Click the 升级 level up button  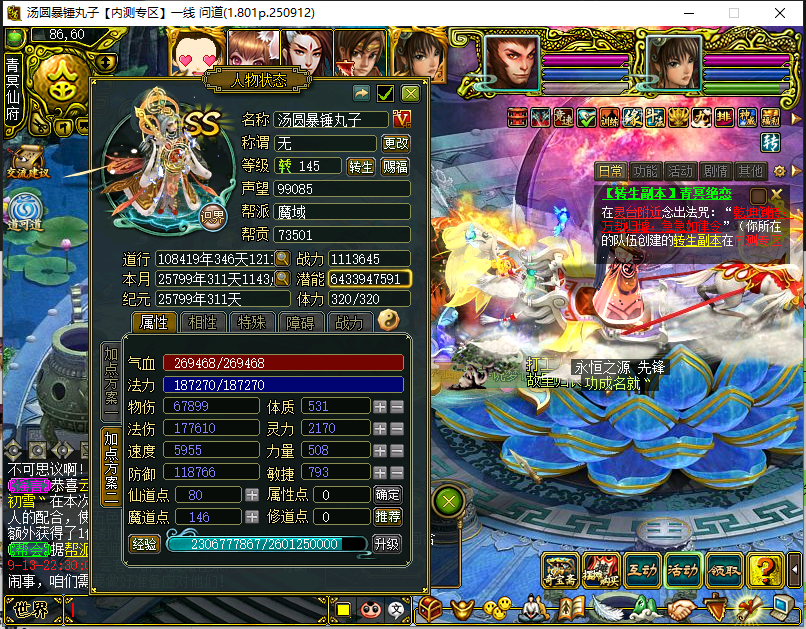pyautogui.click(x=387, y=544)
